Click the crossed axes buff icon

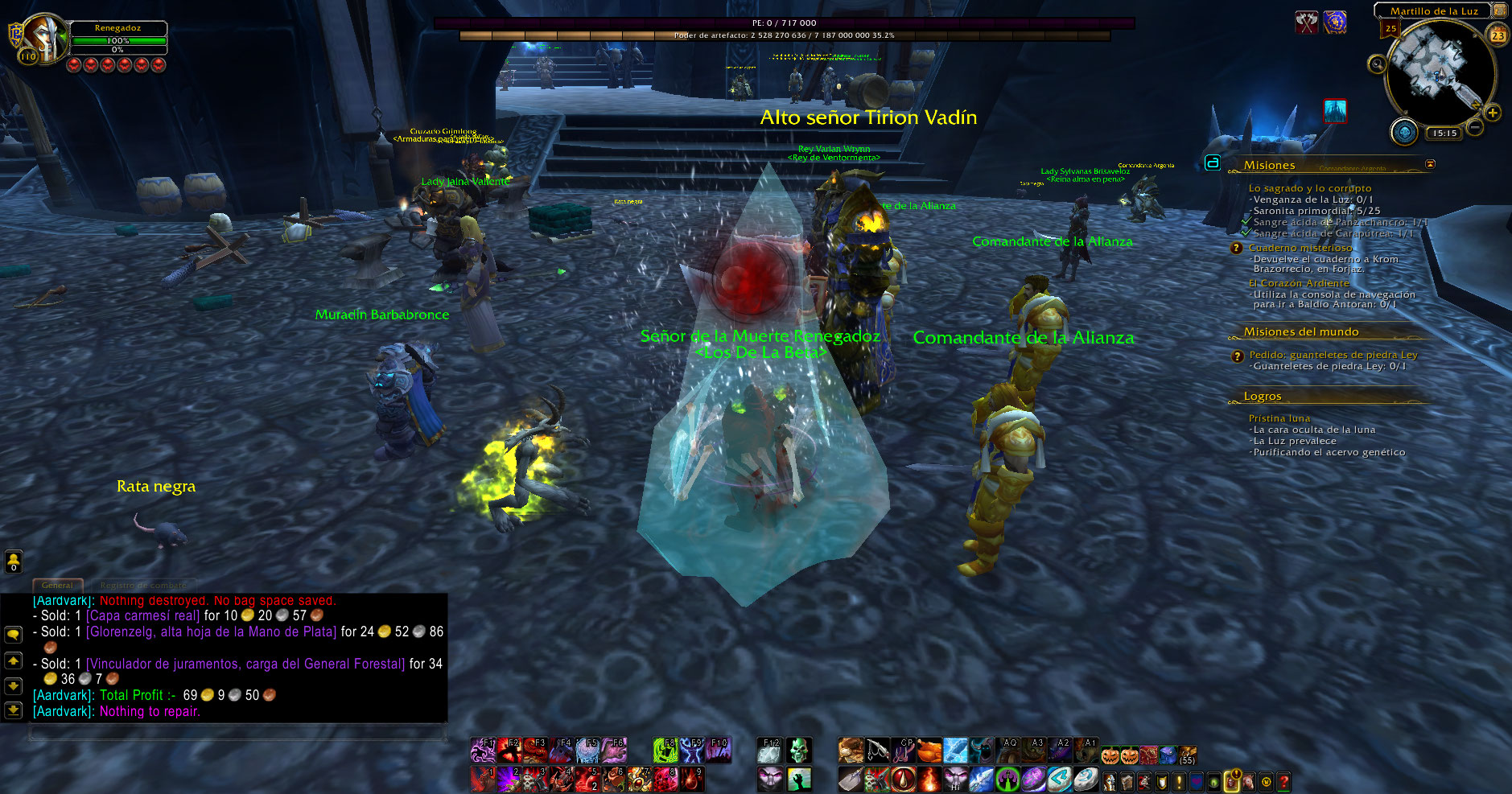point(1306,23)
